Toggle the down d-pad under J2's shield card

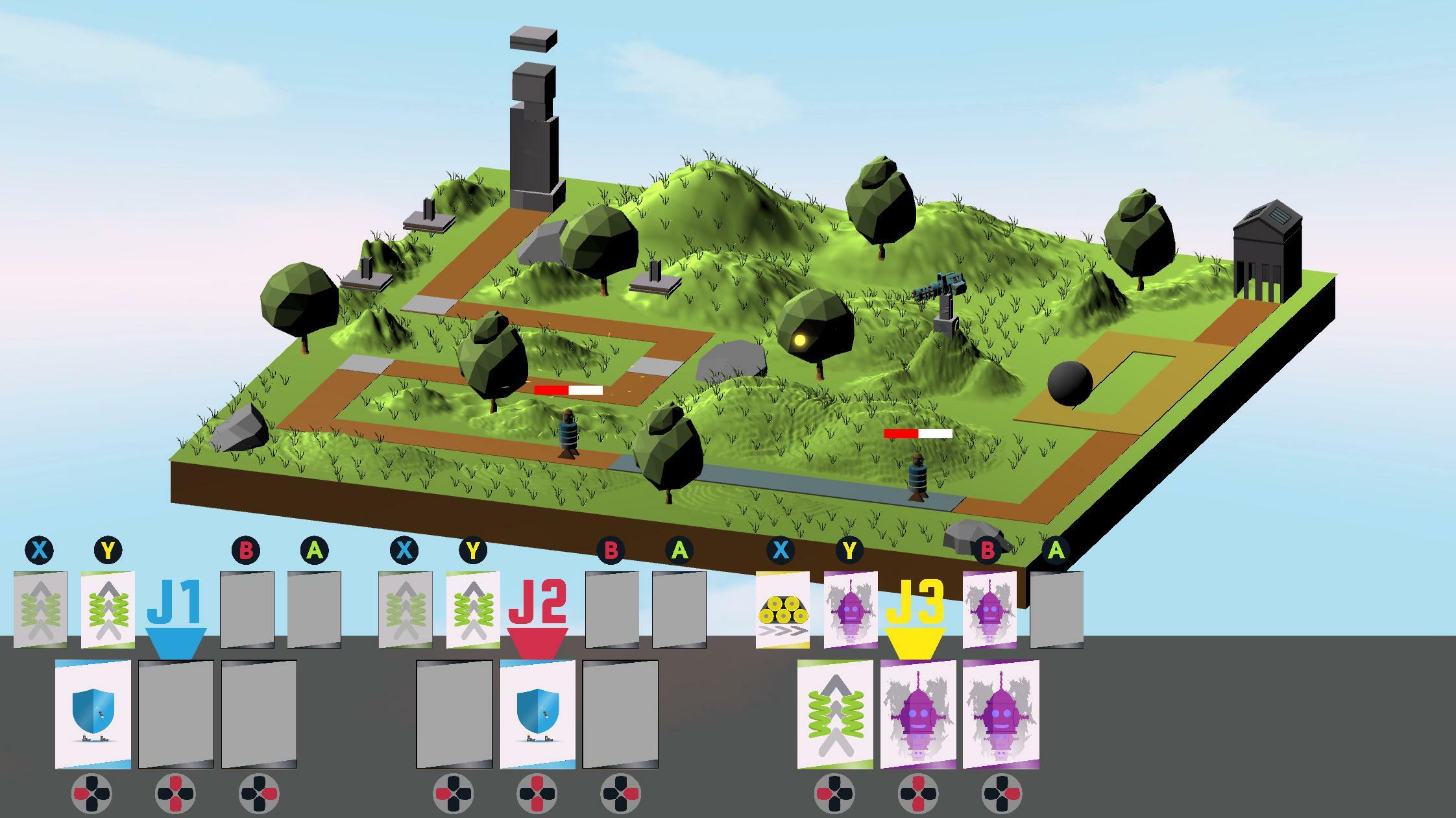point(537,805)
